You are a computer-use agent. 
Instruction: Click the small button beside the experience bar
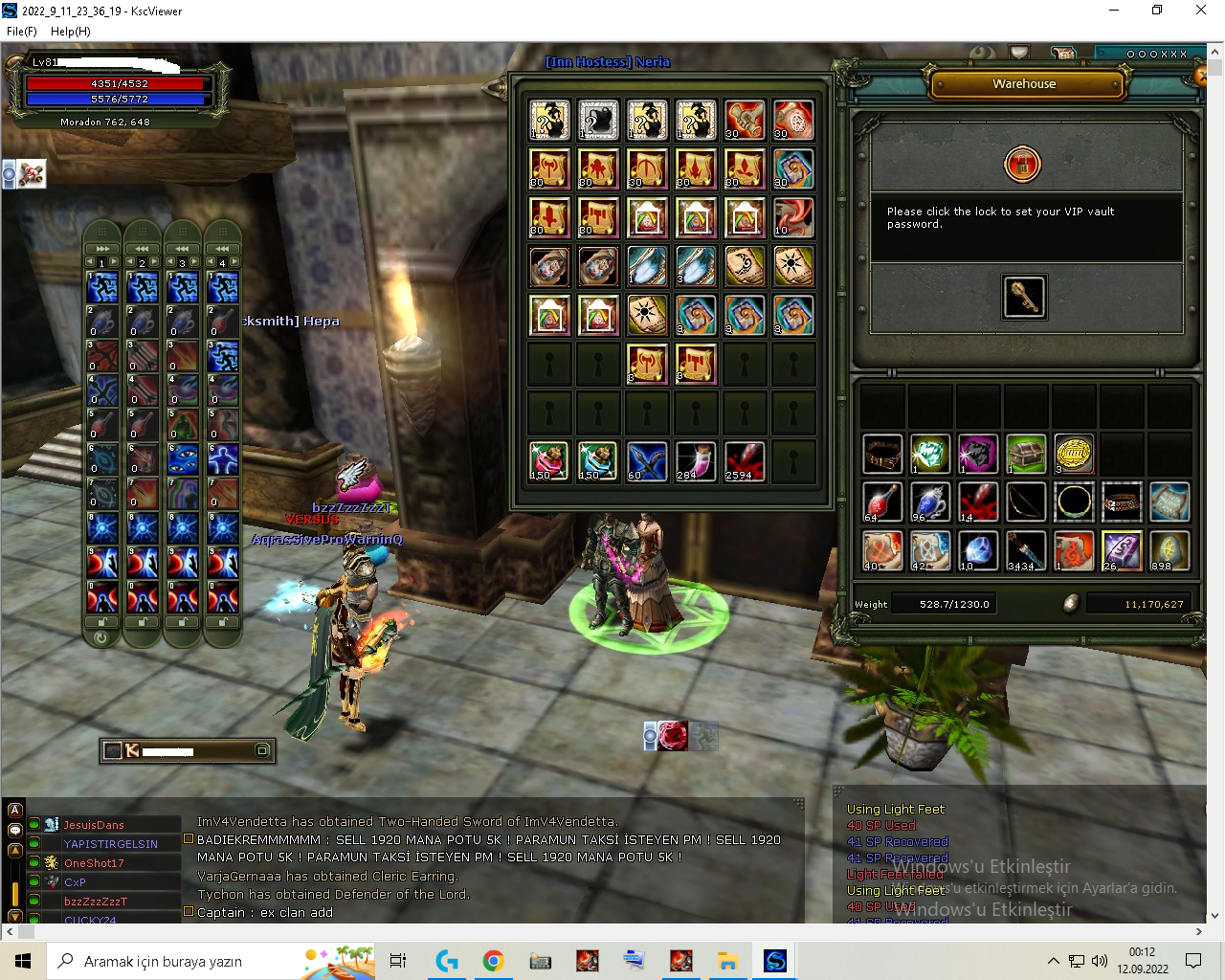coord(261,751)
